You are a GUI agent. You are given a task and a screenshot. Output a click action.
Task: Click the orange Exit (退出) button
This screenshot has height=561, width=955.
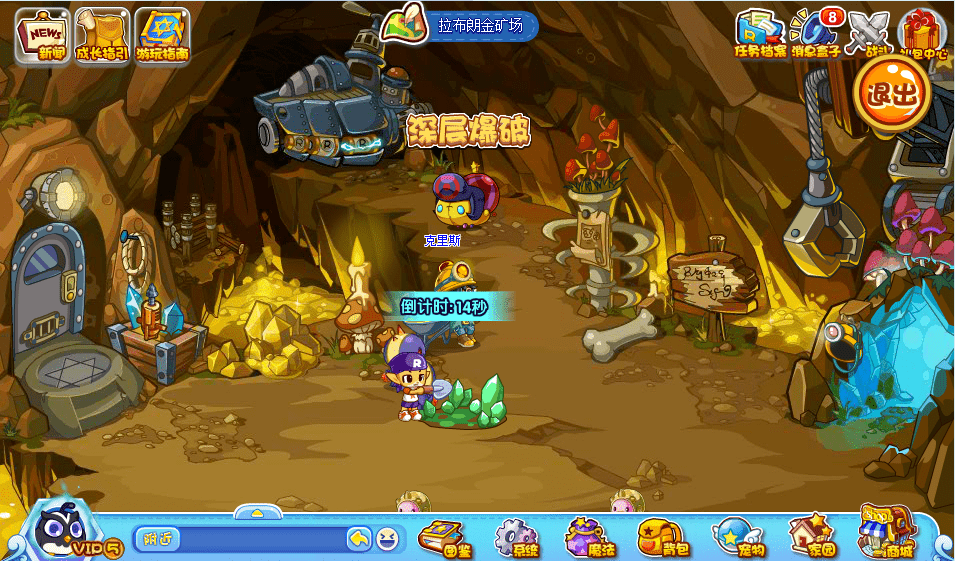click(x=891, y=93)
